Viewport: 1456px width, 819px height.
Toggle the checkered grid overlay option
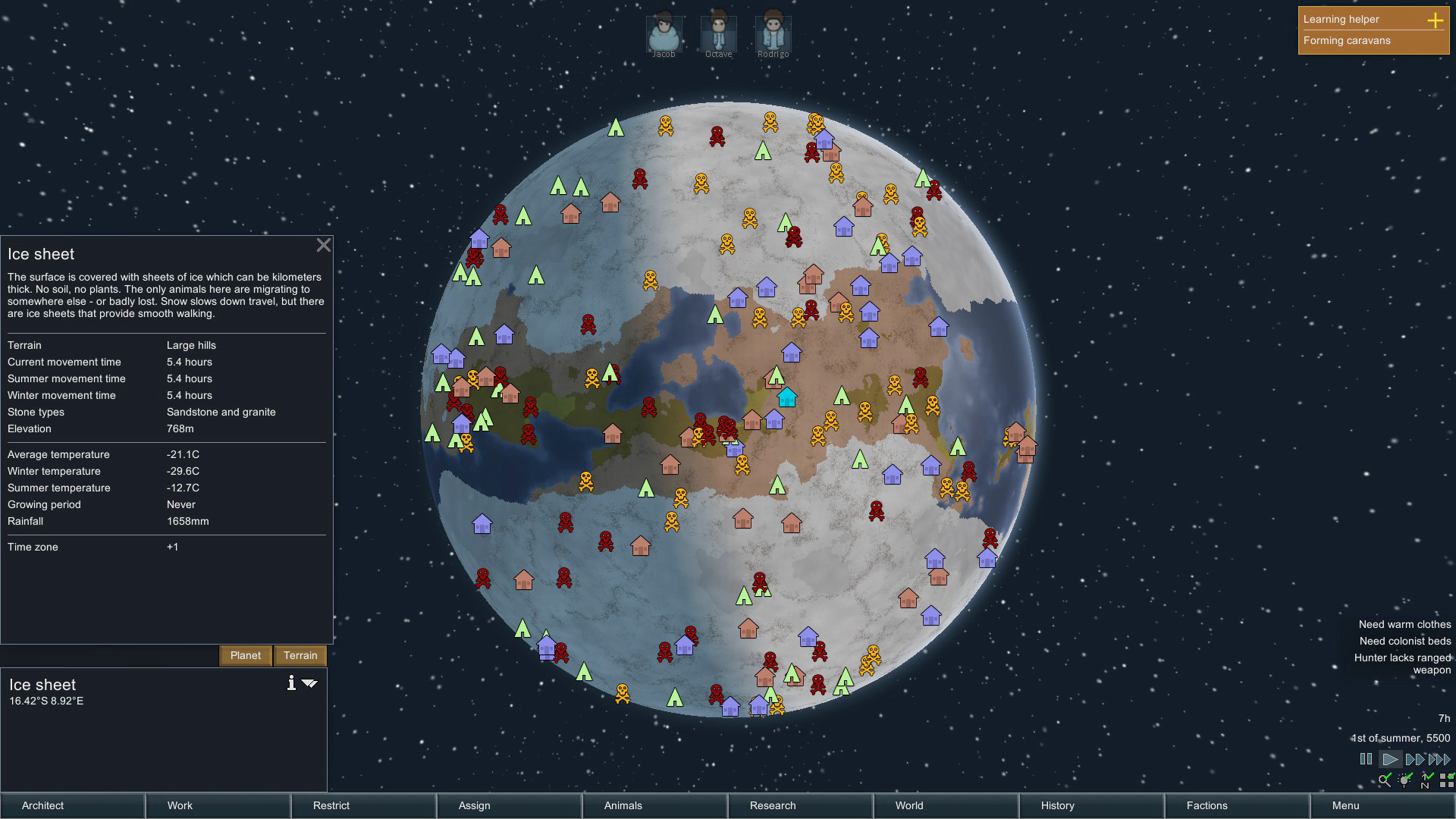pos(1448,781)
